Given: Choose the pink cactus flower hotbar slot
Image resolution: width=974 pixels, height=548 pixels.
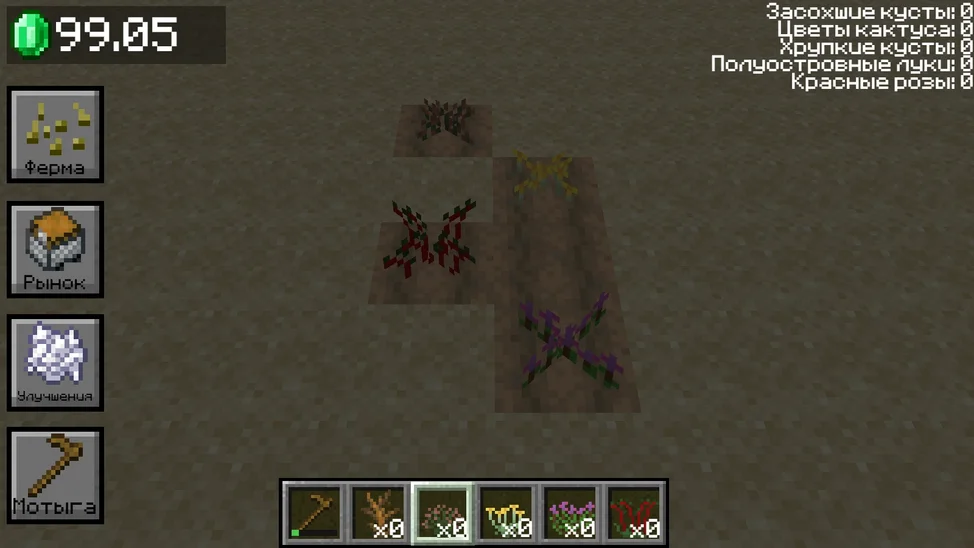Looking at the screenshot, I should point(442,512).
